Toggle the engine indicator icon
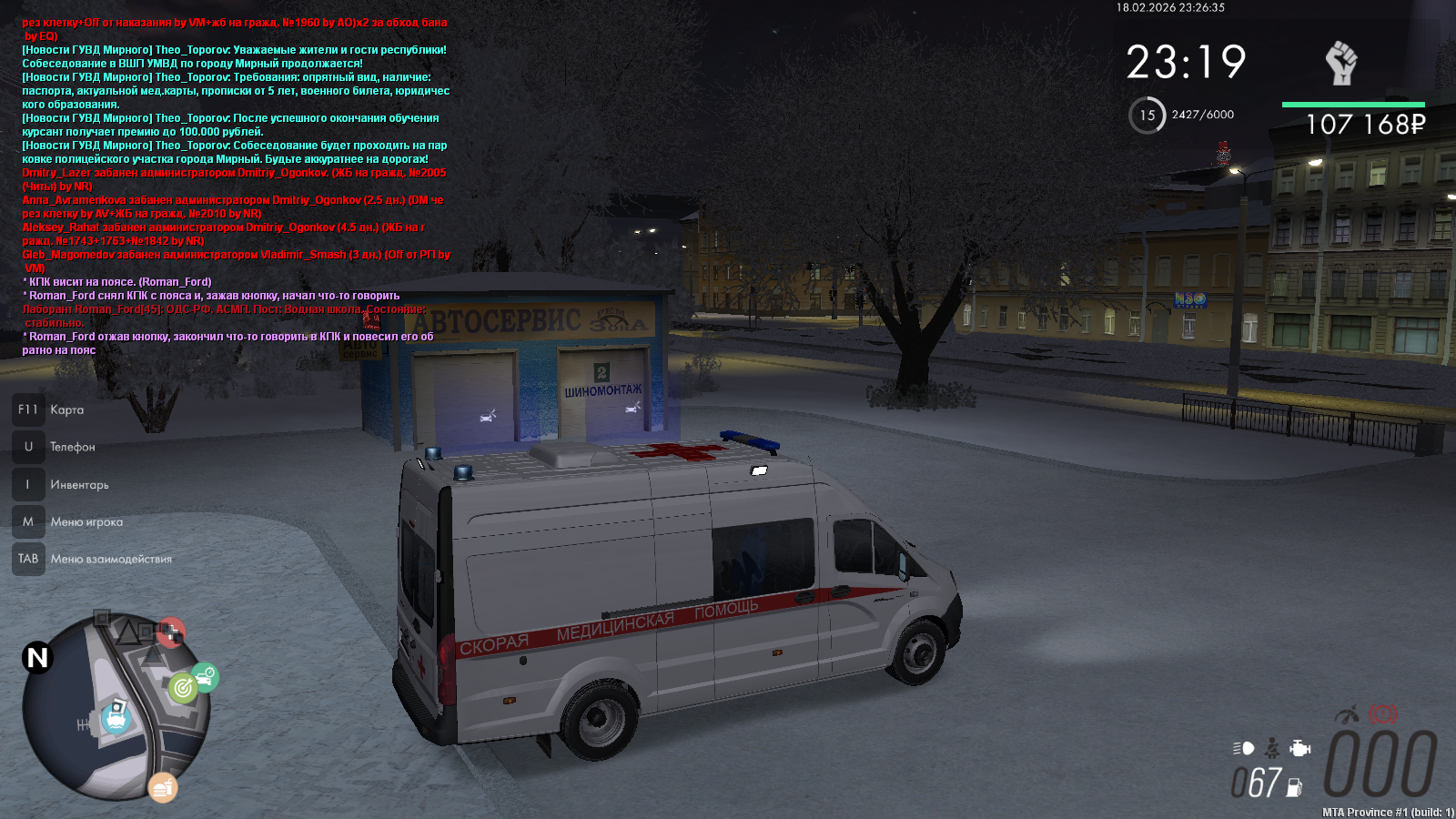1456x819 pixels. pos(1300,748)
